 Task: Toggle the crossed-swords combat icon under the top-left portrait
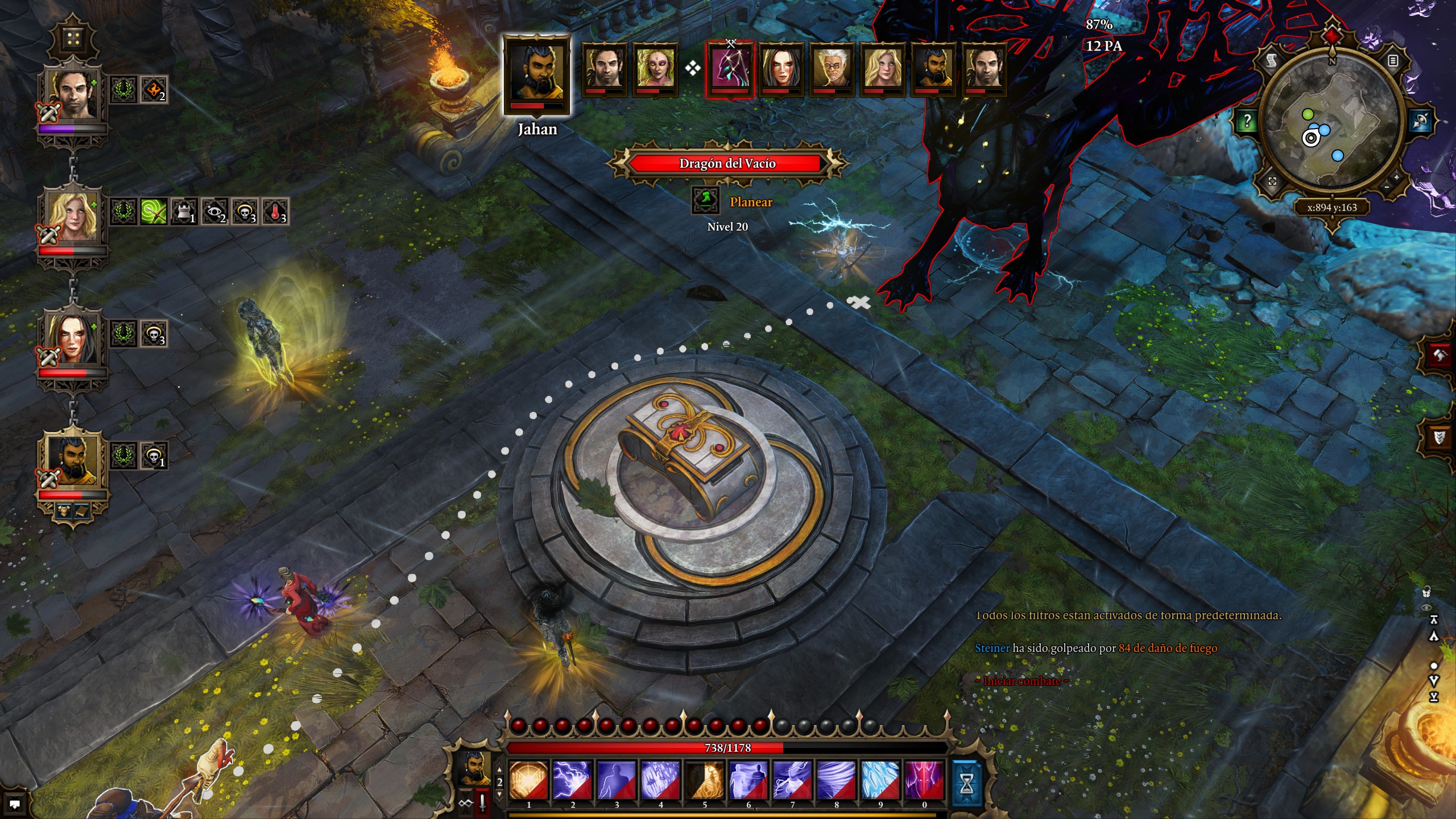(49, 113)
